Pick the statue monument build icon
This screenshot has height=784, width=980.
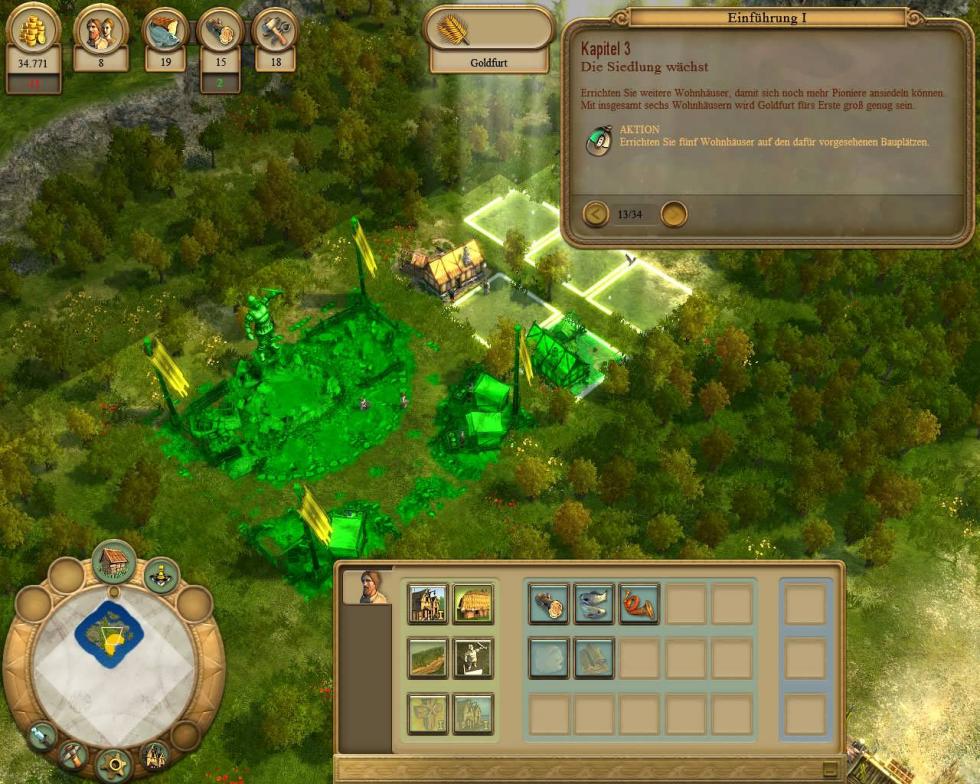(x=473, y=658)
